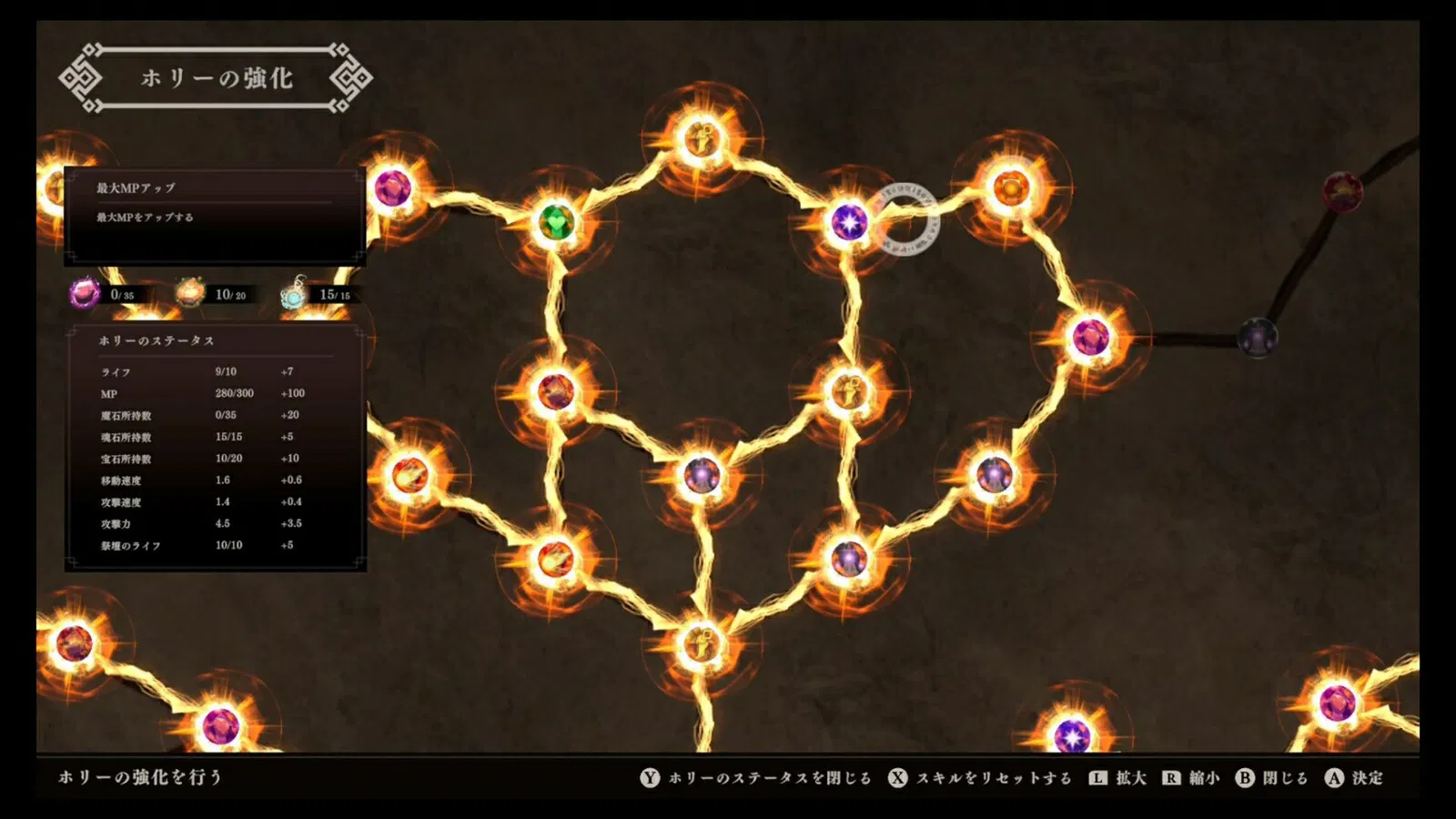
Task: Pick the glowing orange gem skill node
Action: pos(1010,188)
